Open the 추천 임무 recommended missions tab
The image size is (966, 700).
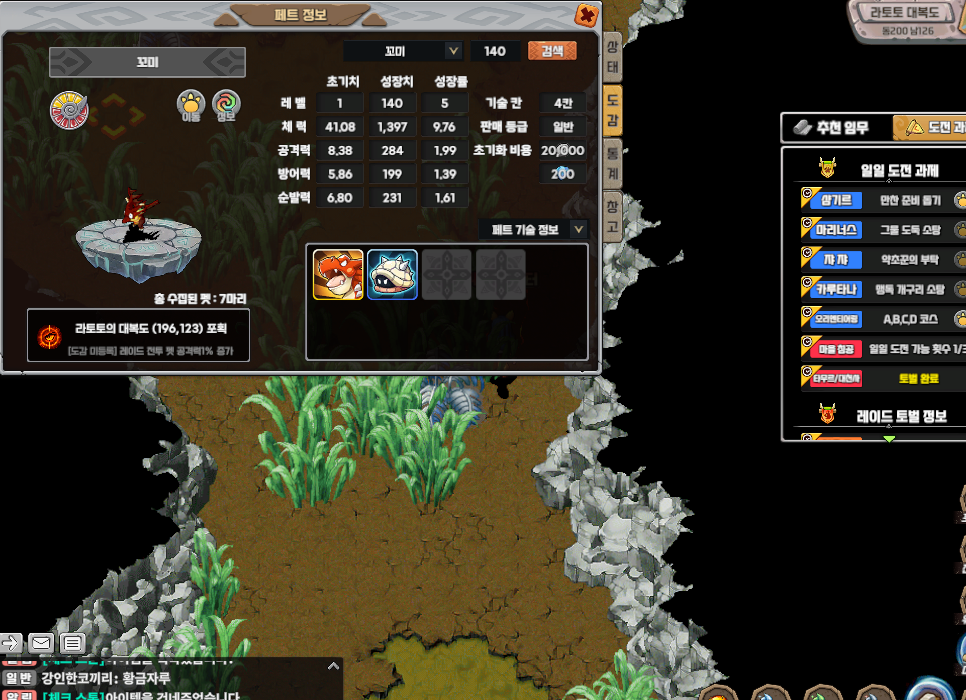pos(831,128)
